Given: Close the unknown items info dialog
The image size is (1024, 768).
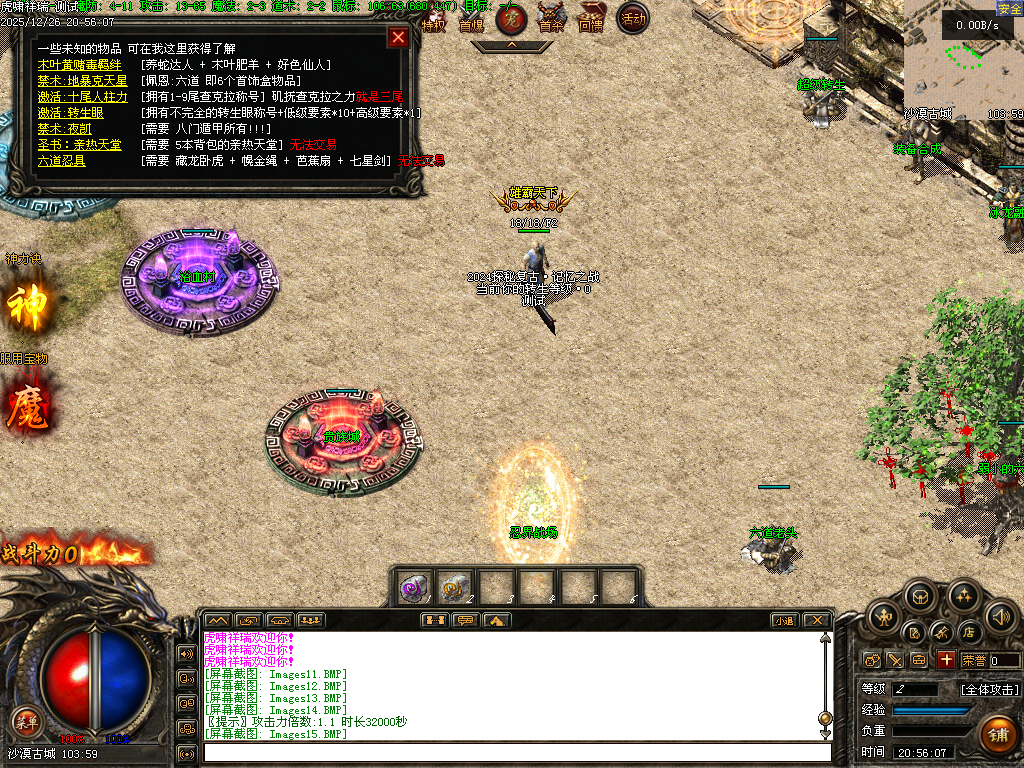Looking at the screenshot, I should [398, 38].
